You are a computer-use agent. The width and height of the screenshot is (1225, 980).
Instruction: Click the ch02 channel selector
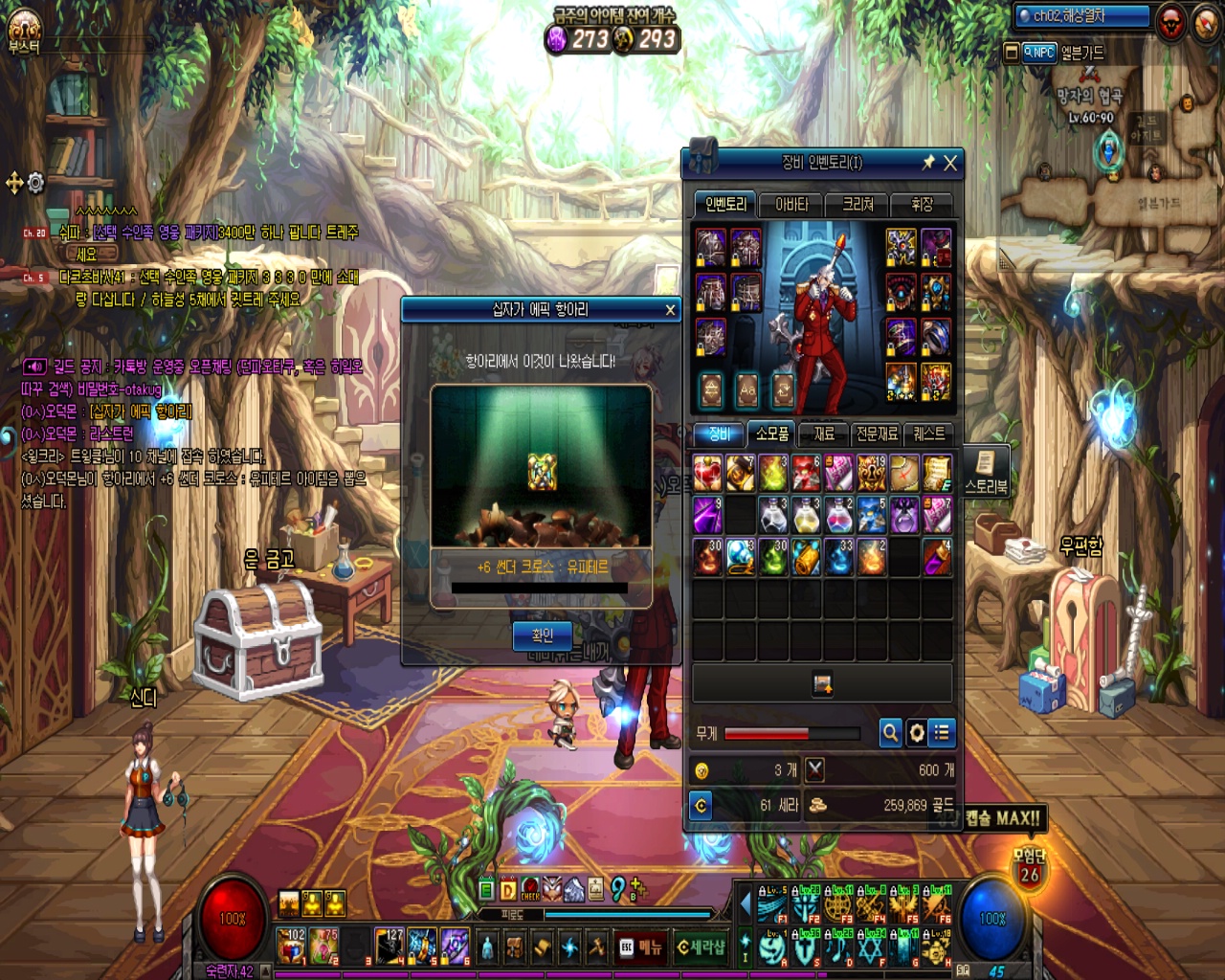point(1081,16)
